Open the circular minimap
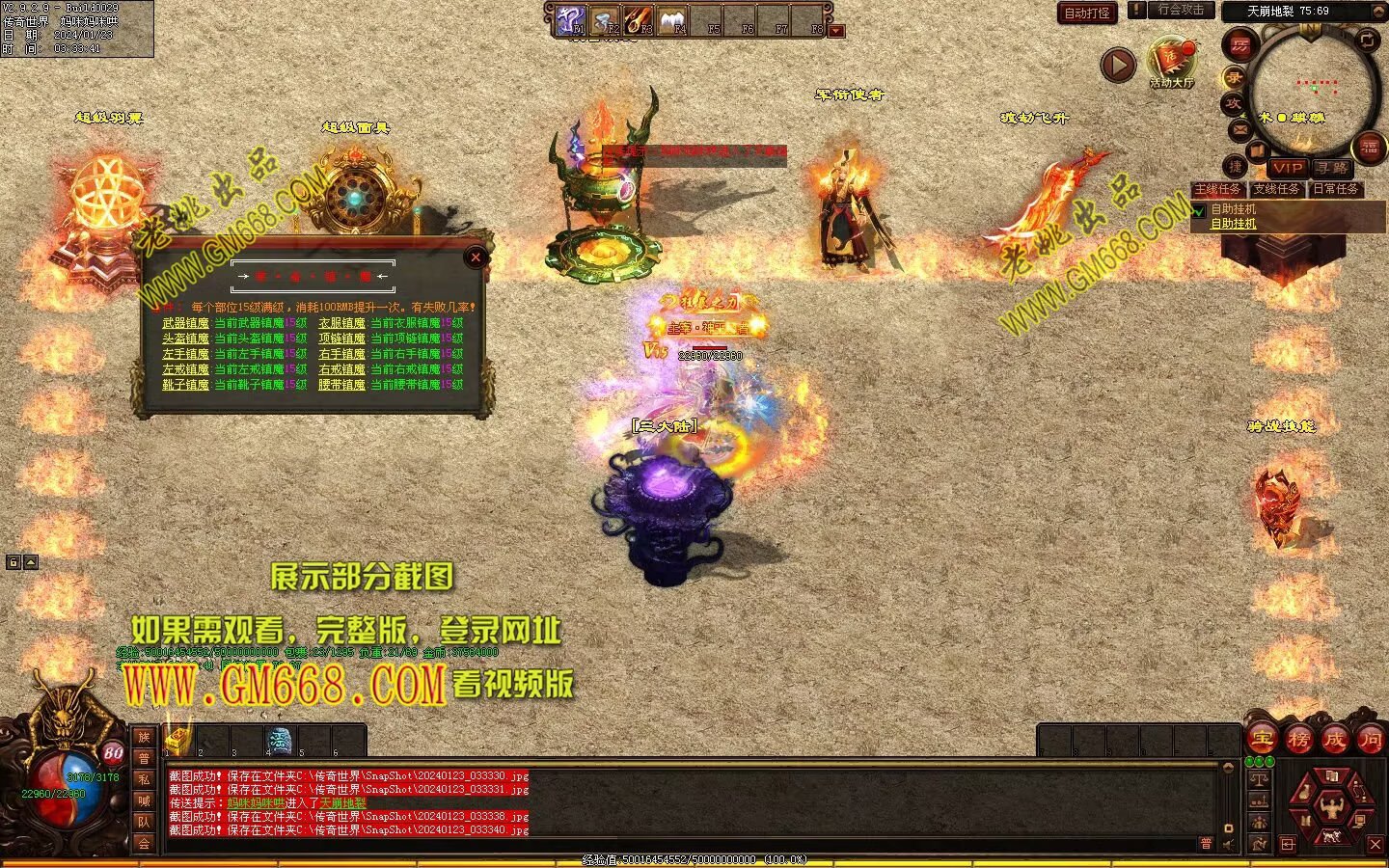Viewport: 1389px width, 868px height. [x=1312, y=92]
